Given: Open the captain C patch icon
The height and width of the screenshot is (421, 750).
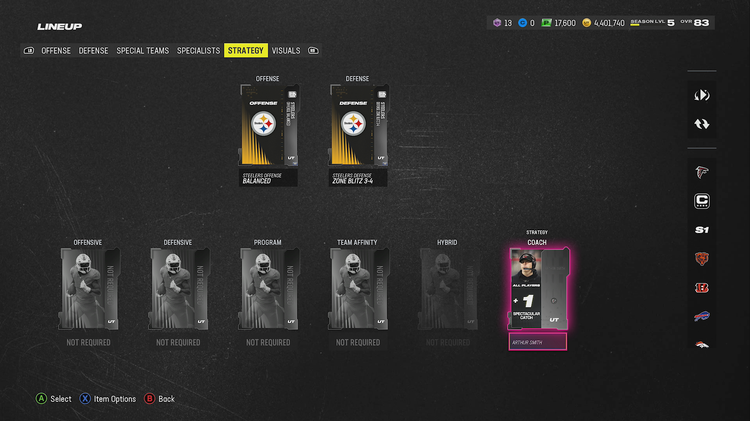Looking at the screenshot, I should (x=702, y=201).
